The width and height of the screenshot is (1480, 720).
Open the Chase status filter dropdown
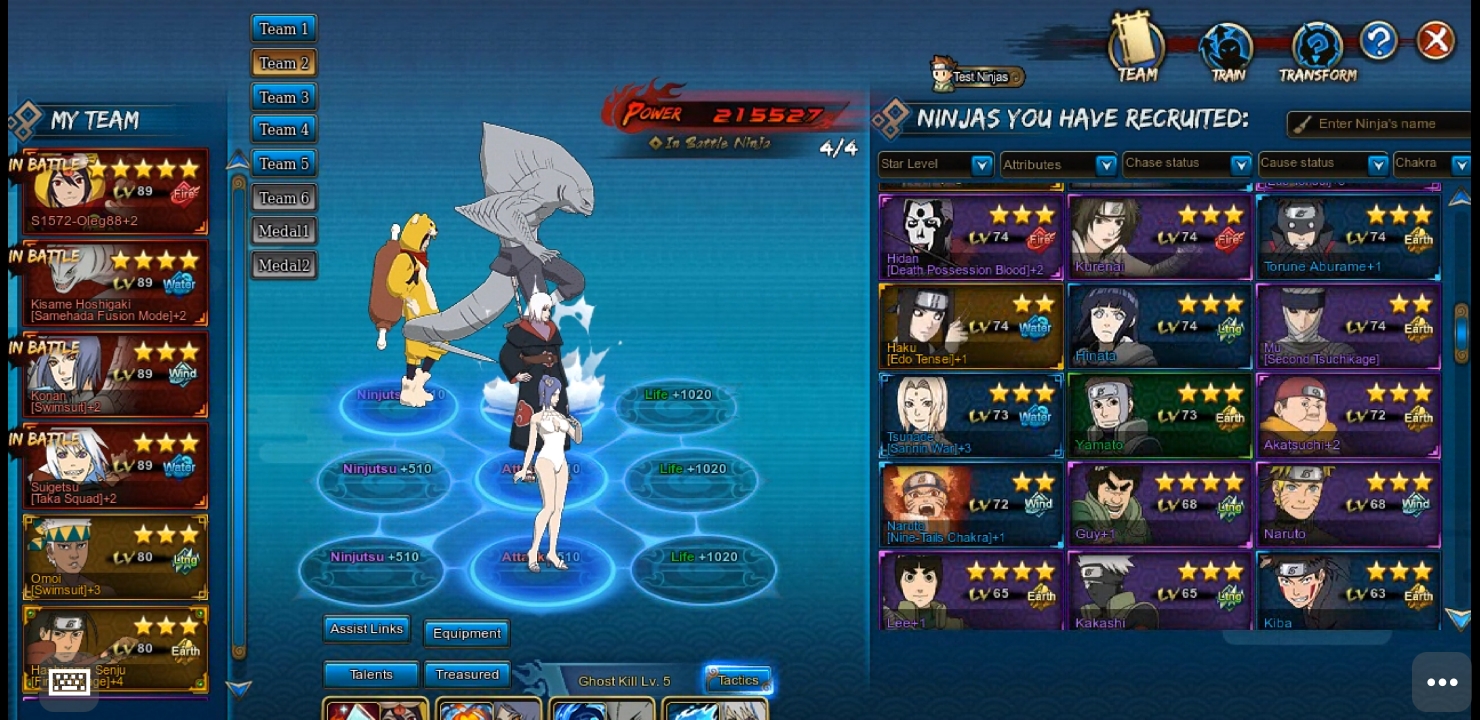1240,164
